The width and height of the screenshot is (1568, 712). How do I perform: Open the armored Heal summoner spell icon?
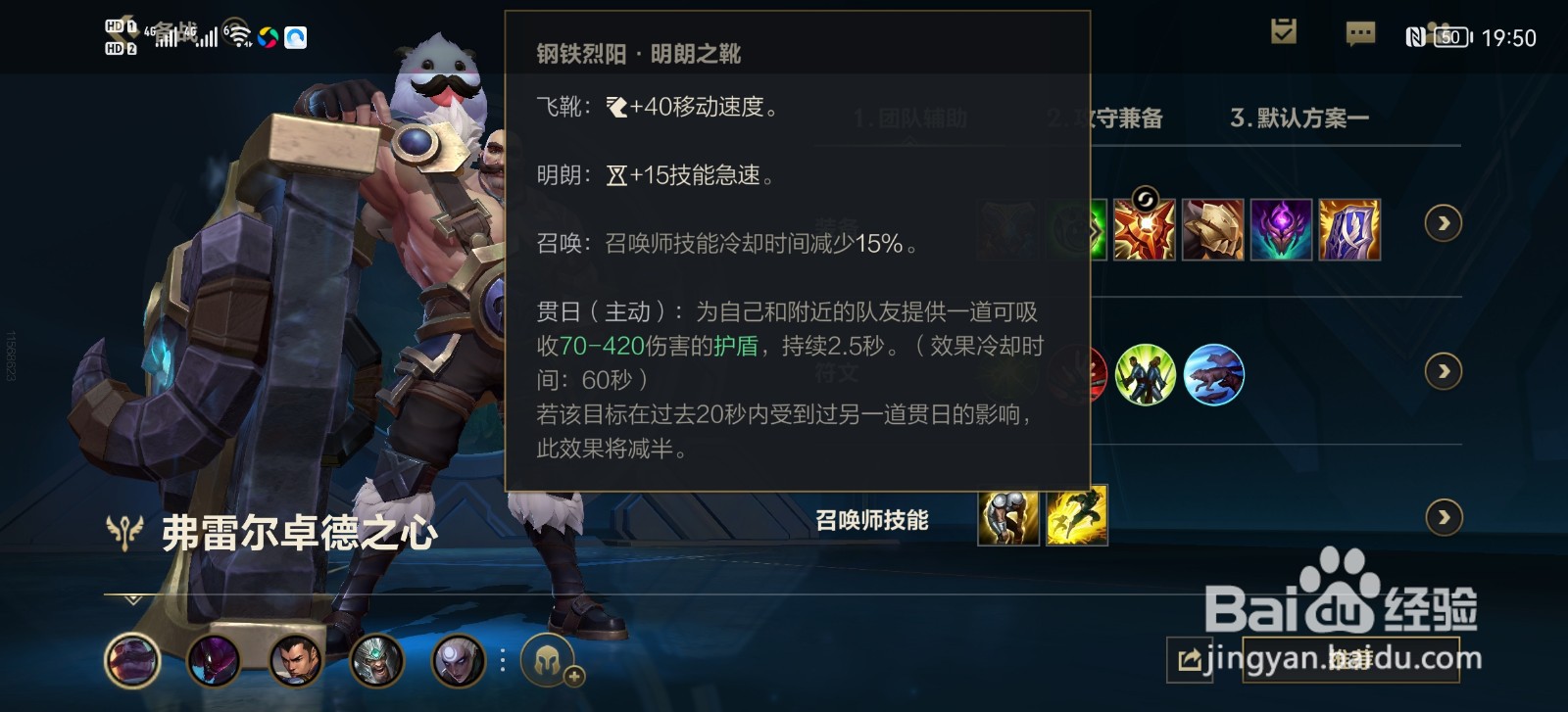tap(1007, 517)
